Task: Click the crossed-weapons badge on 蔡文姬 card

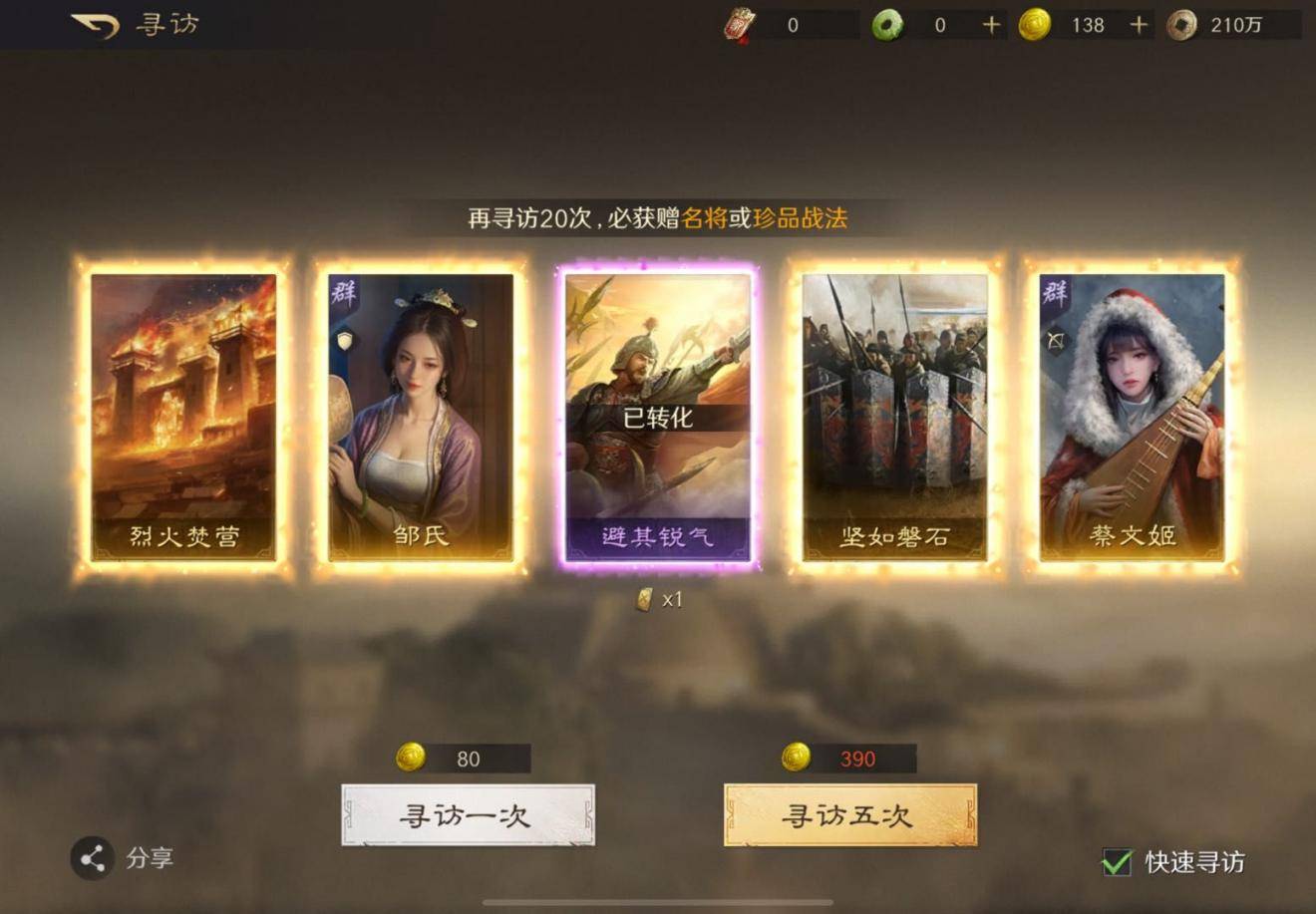Action: click(x=1055, y=339)
